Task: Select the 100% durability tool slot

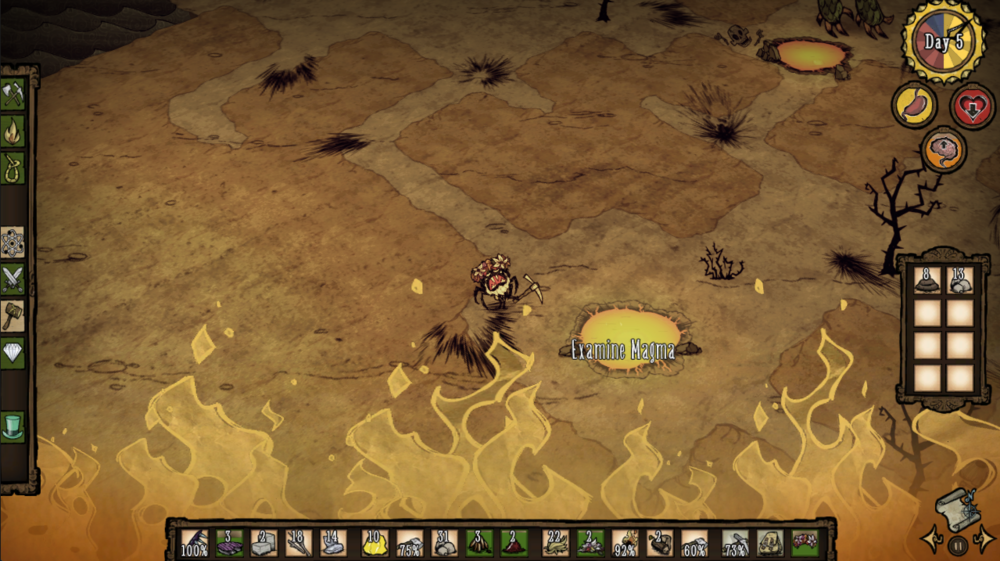Action: (x=194, y=543)
